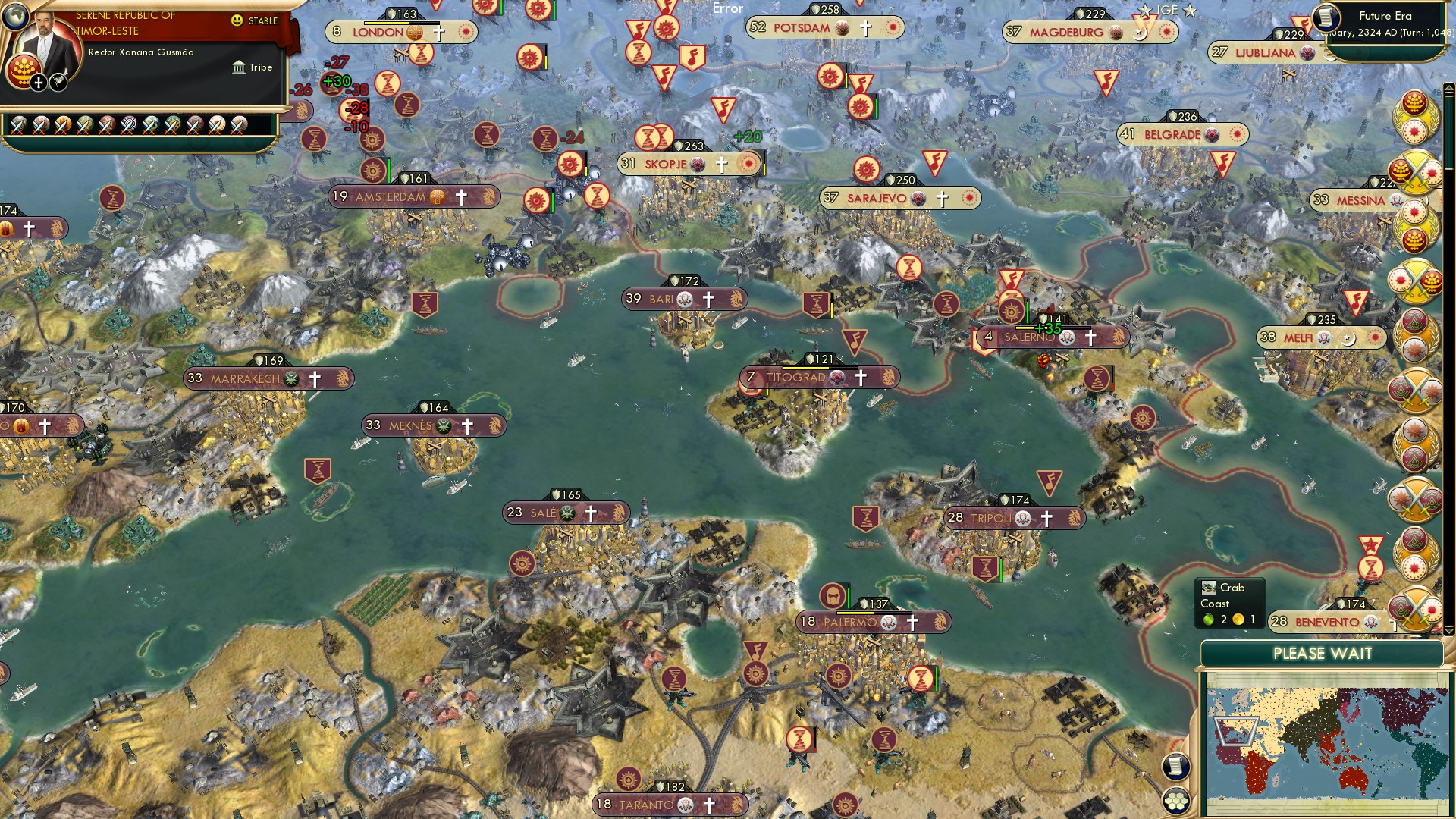This screenshot has height=819, width=1456.
Task: Click the globe button above the leader portrait
Action: point(14,15)
